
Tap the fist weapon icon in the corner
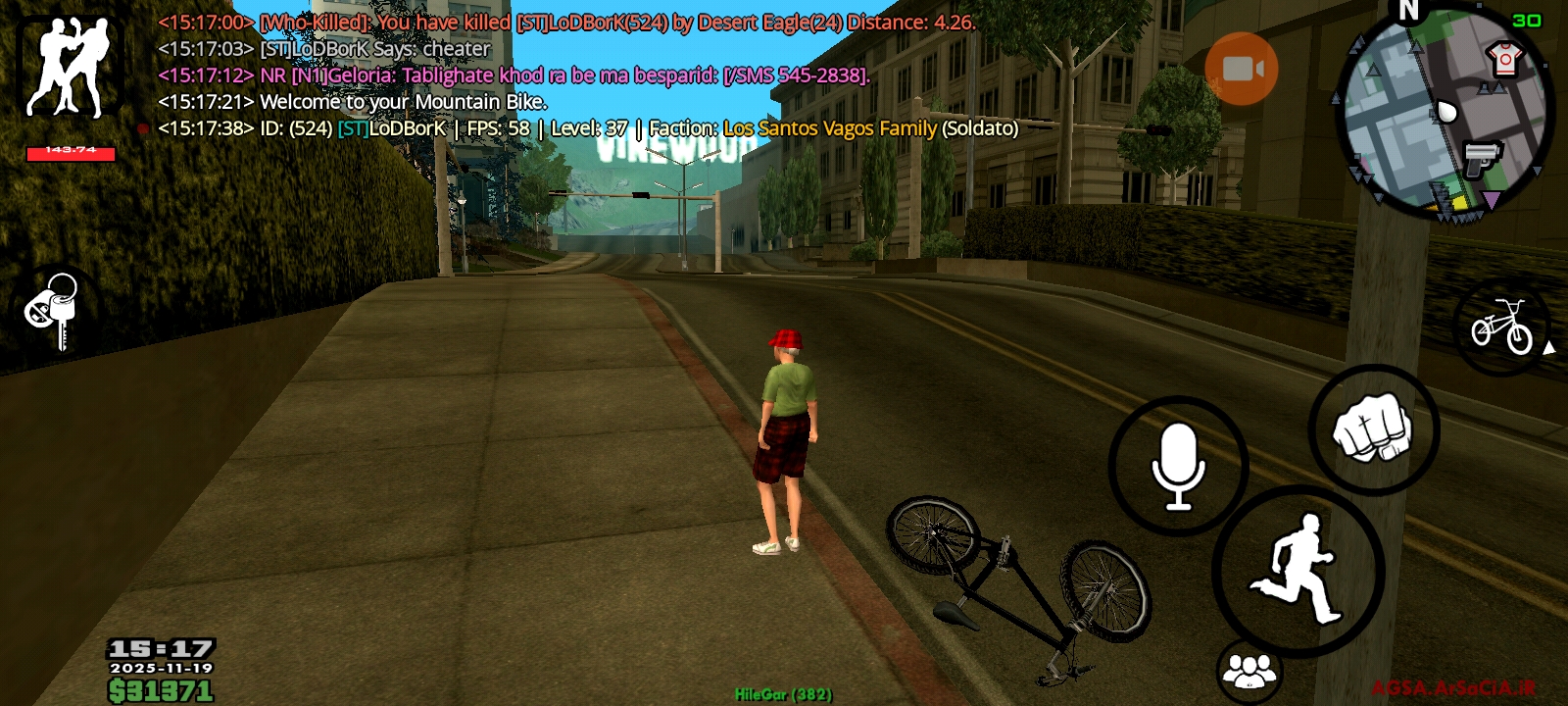[69, 67]
